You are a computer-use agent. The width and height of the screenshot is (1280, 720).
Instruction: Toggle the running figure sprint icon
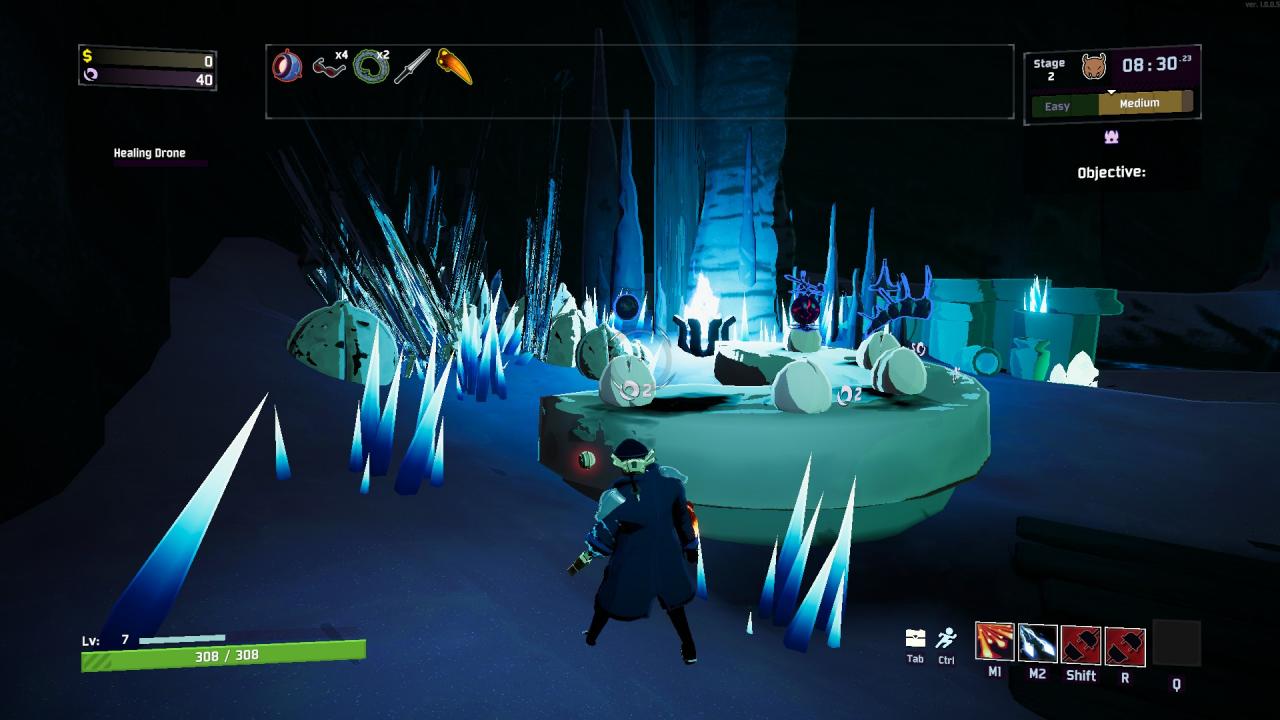(946, 638)
